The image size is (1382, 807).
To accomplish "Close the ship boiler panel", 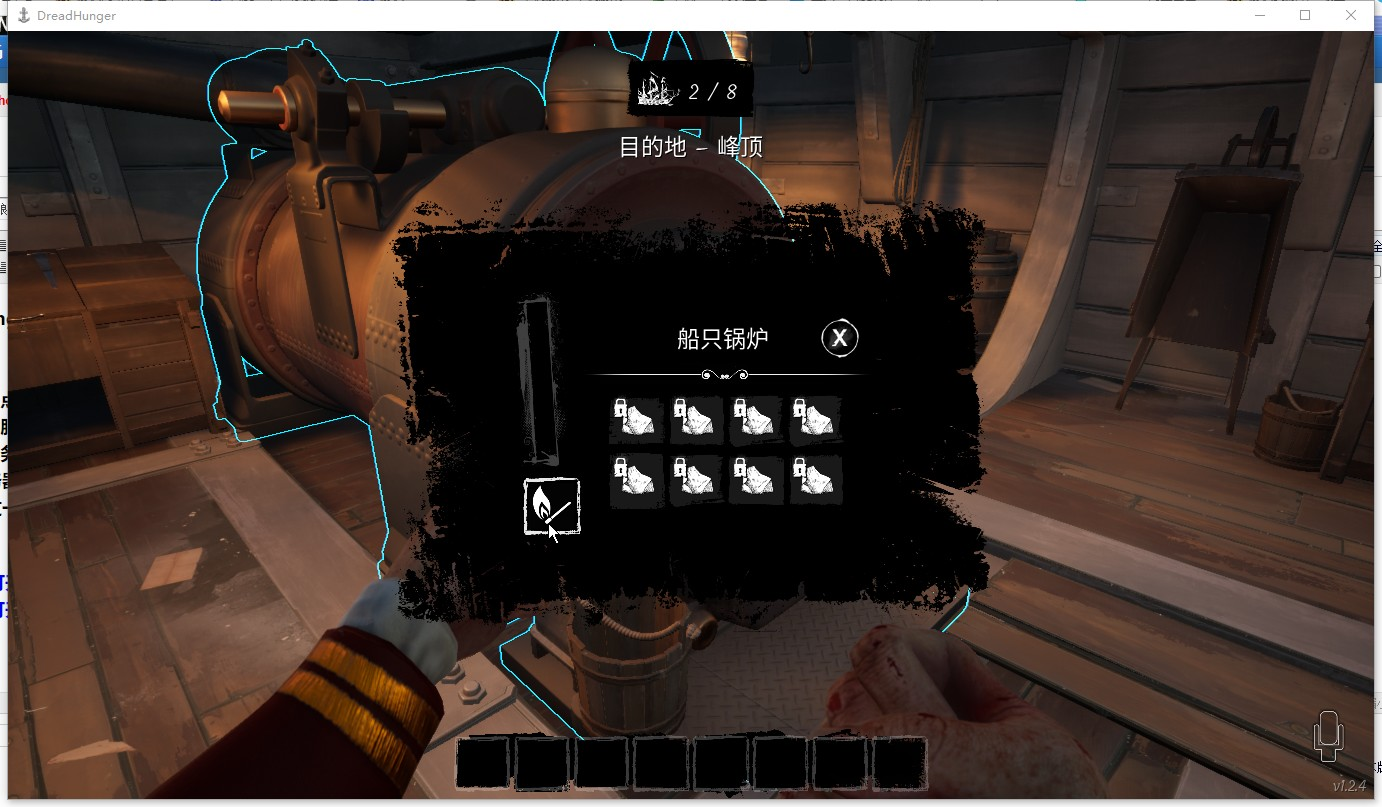I will (x=840, y=339).
